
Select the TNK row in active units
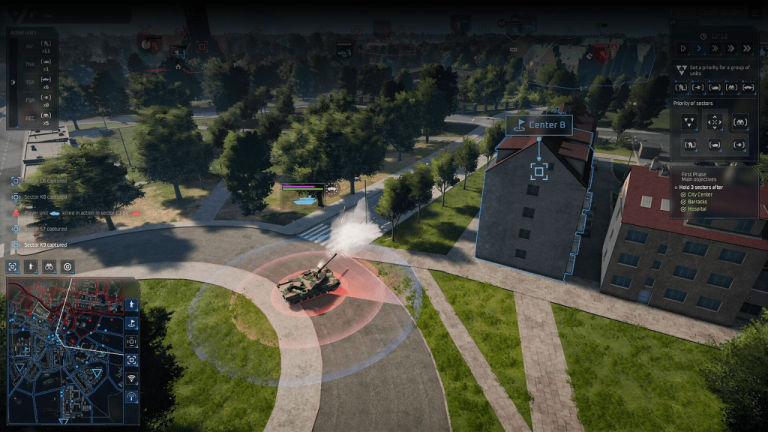28,62
